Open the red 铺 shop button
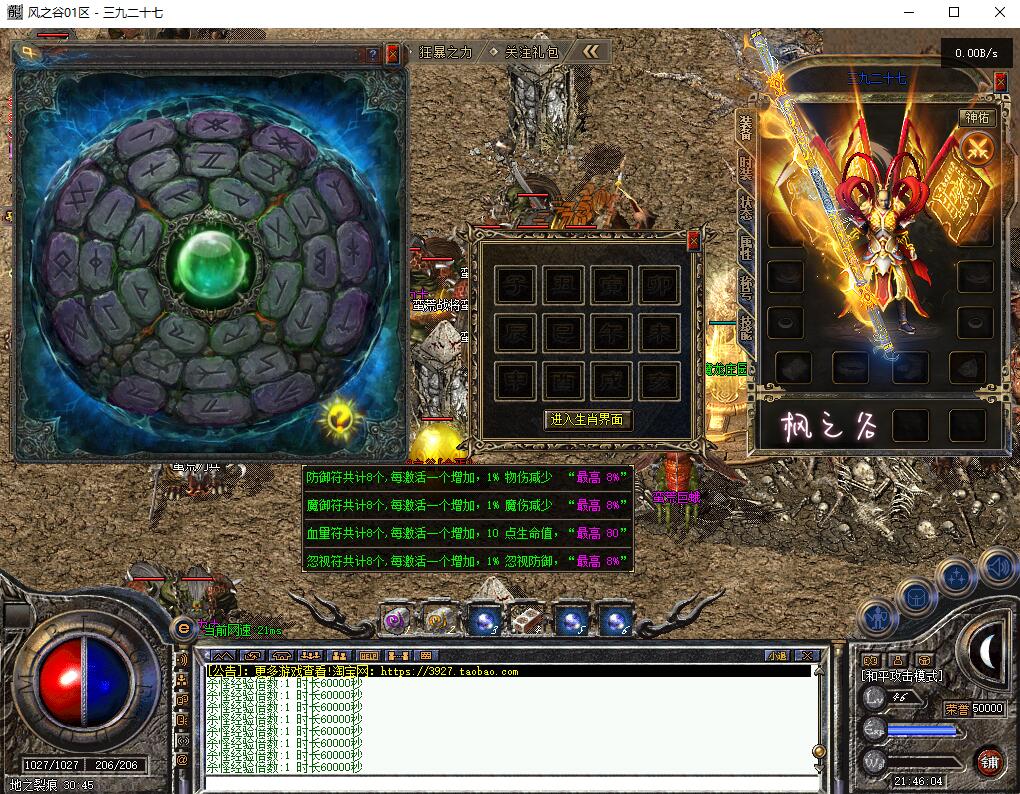The image size is (1020, 794). coord(989,762)
